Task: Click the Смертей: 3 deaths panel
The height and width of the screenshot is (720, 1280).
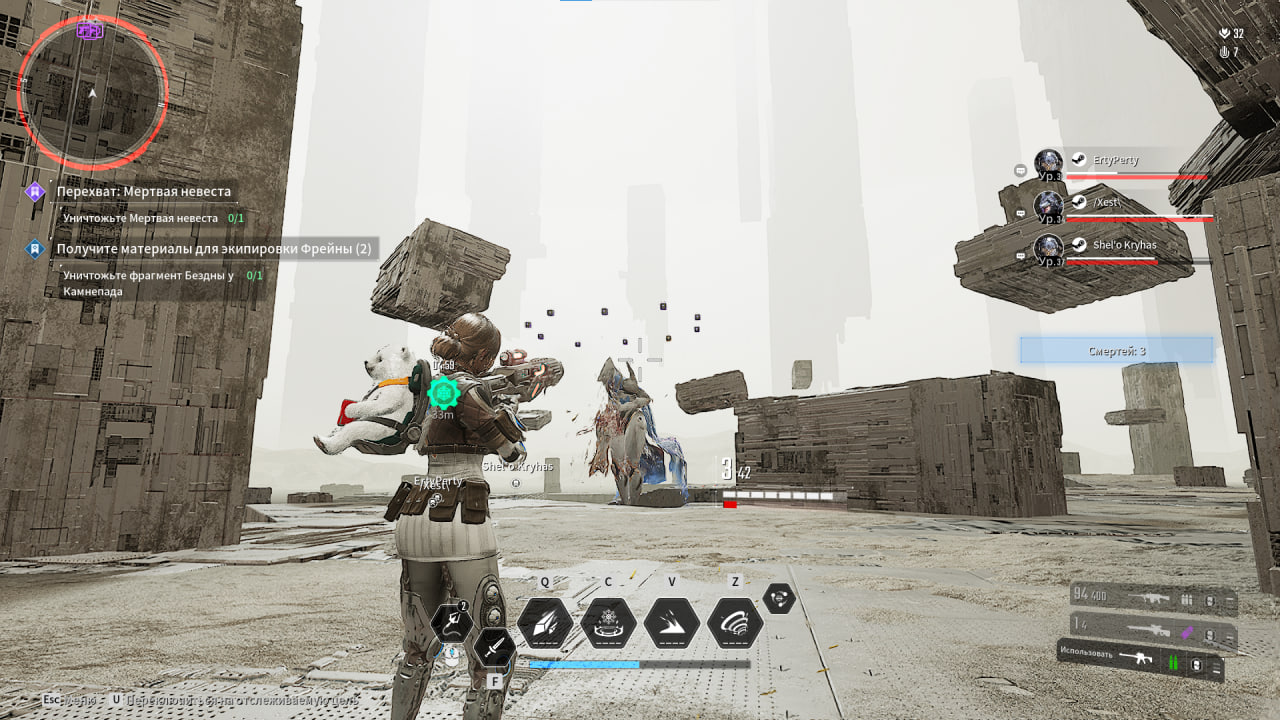Action: (x=1116, y=350)
